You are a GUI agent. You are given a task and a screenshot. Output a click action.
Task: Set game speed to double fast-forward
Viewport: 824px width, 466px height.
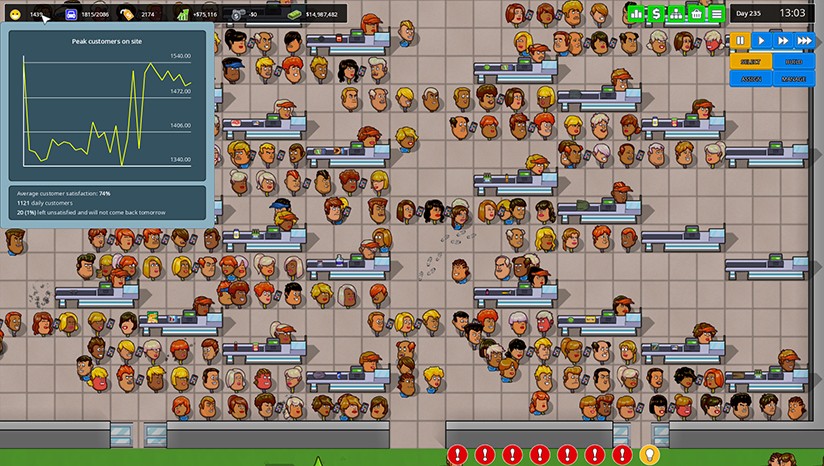(x=782, y=41)
